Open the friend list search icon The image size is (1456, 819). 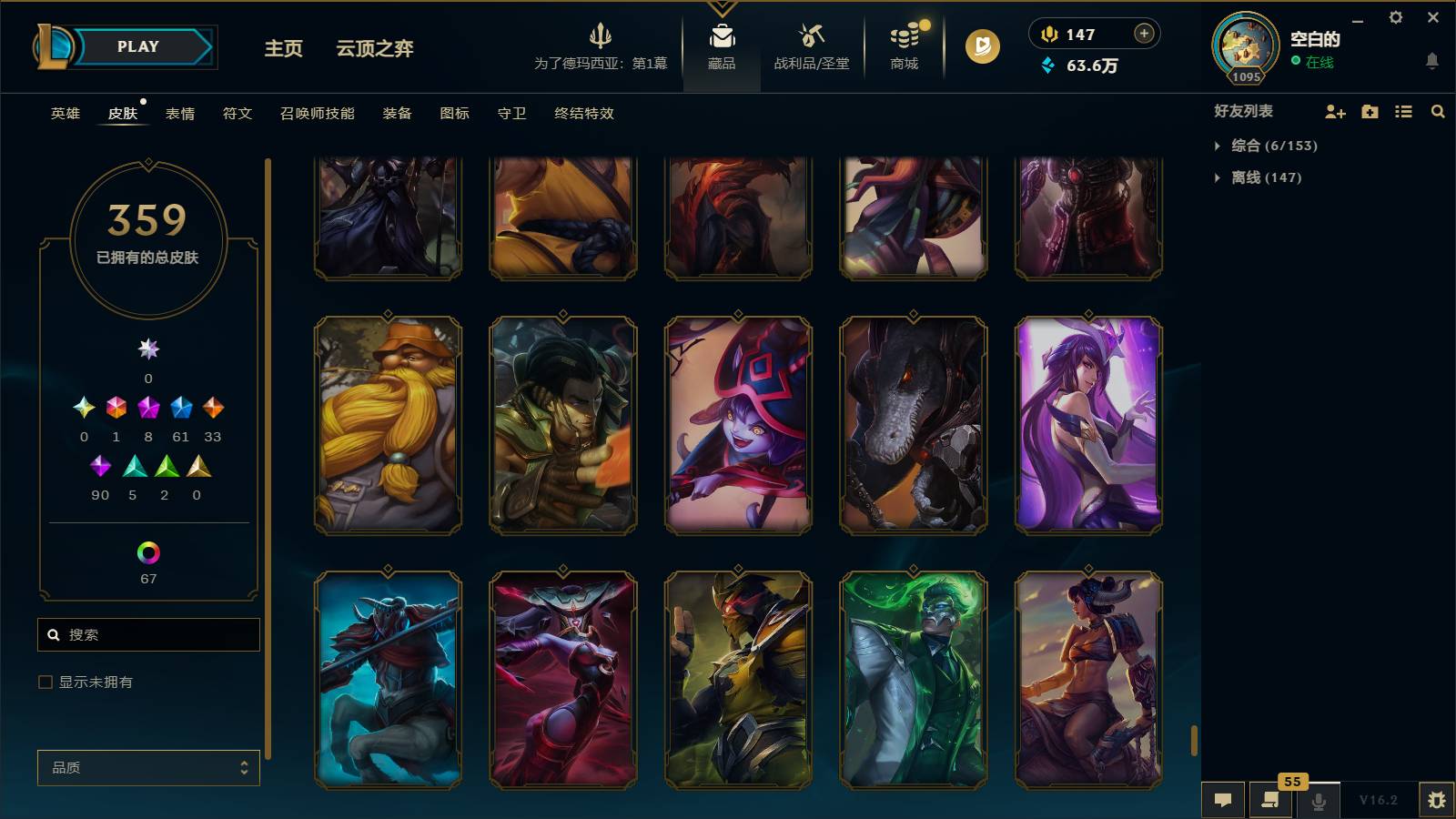(1437, 111)
